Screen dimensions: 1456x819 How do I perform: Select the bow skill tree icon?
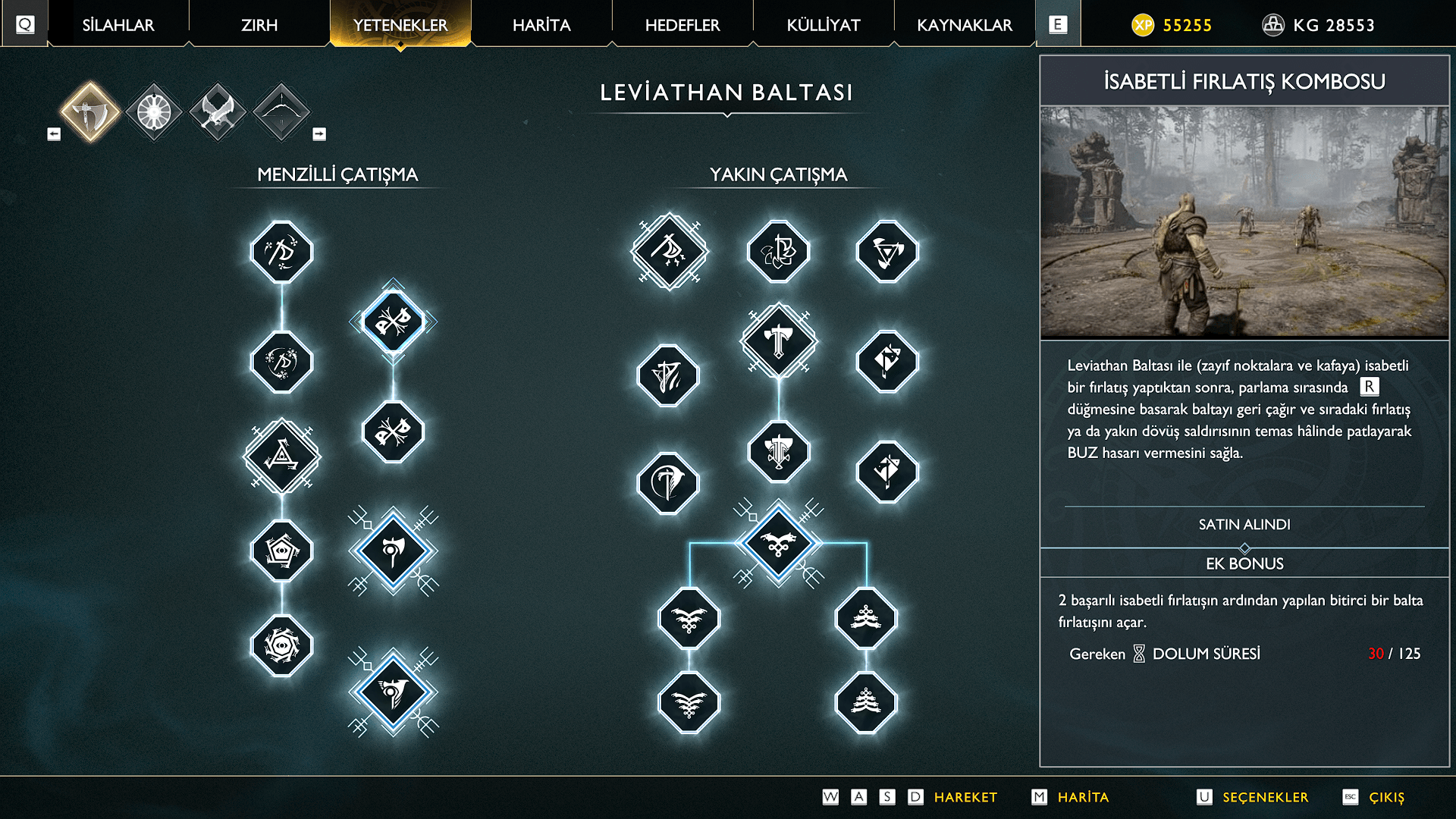(x=281, y=112)
